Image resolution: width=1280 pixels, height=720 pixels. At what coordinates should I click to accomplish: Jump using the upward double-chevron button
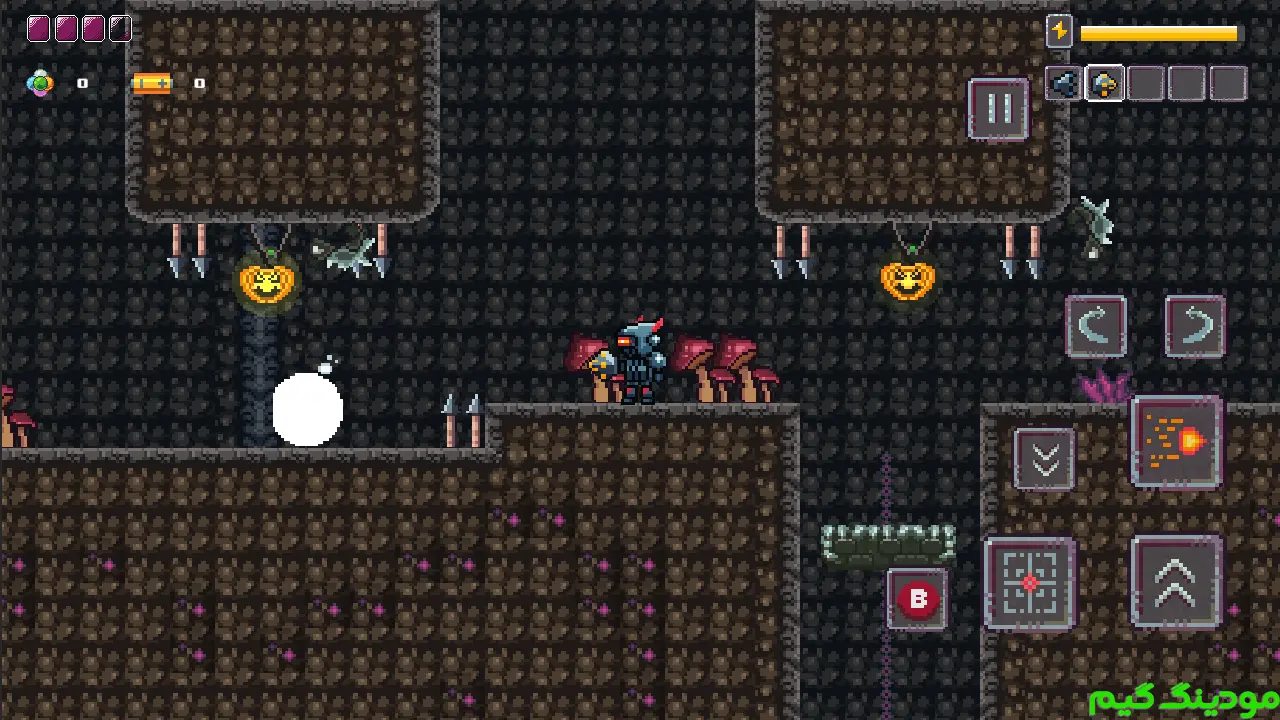coord(1177,582)
